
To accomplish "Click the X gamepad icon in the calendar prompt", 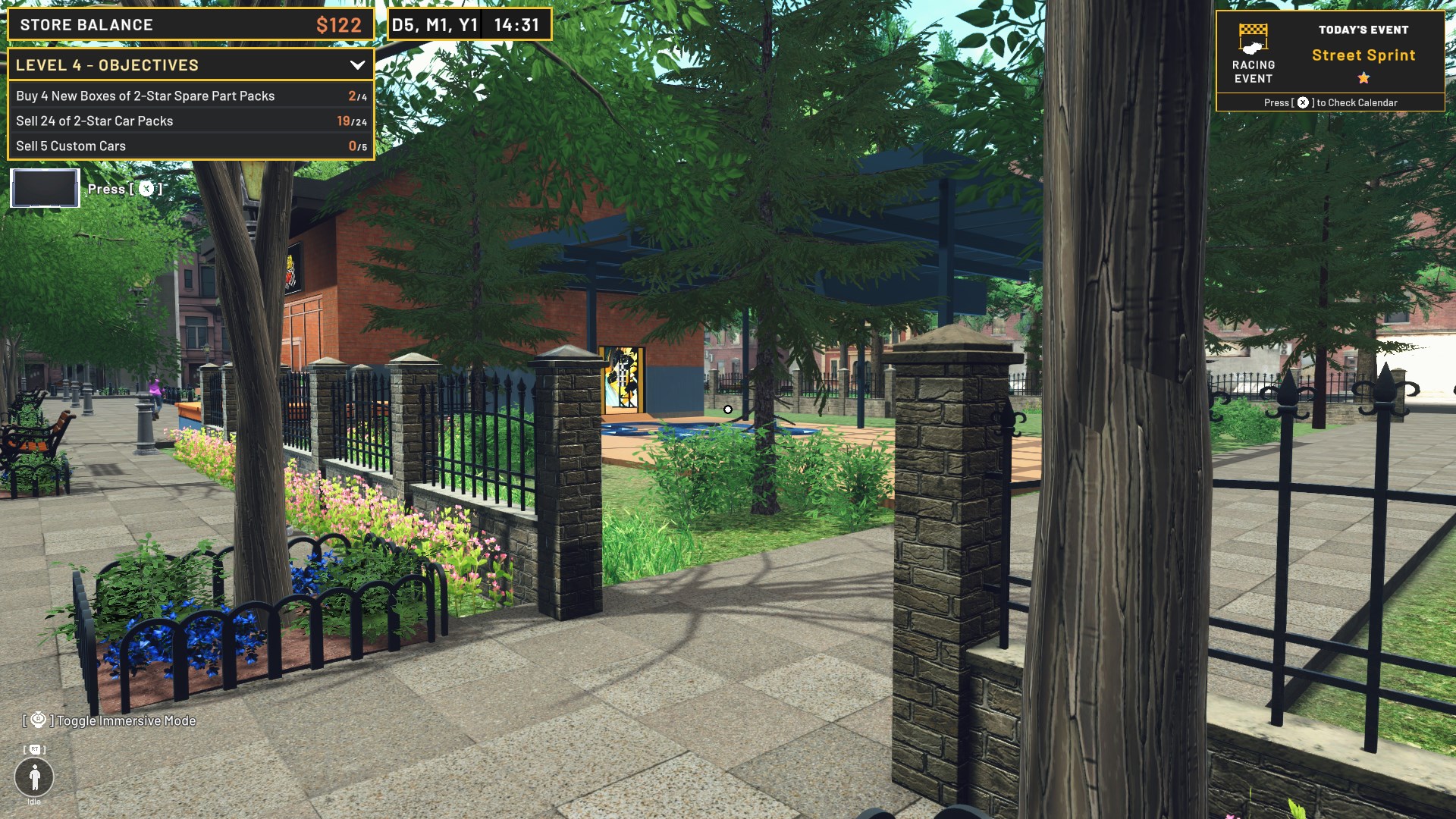I will [1304, 102].
